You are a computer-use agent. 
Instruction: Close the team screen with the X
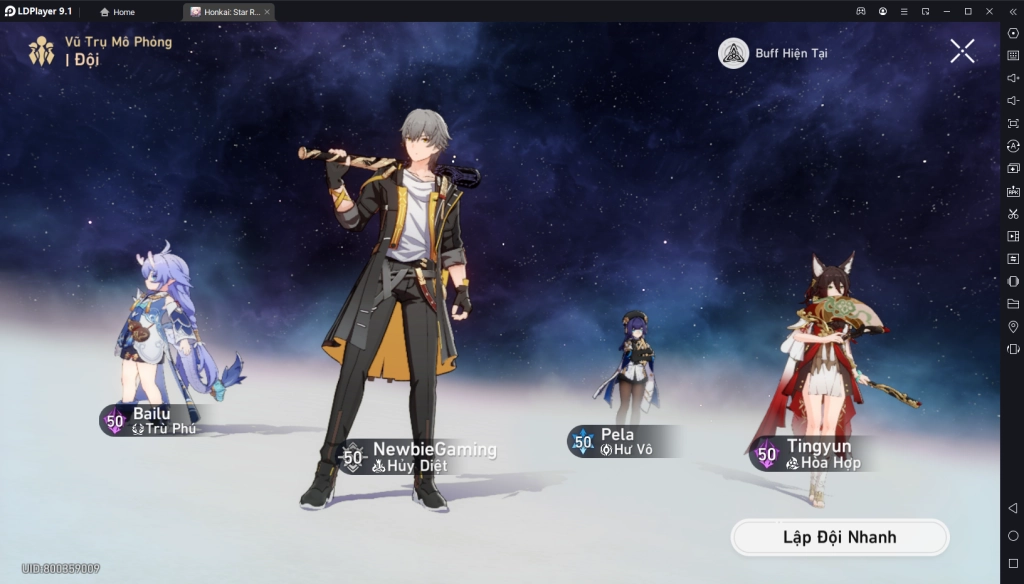(x=962, y=51)
